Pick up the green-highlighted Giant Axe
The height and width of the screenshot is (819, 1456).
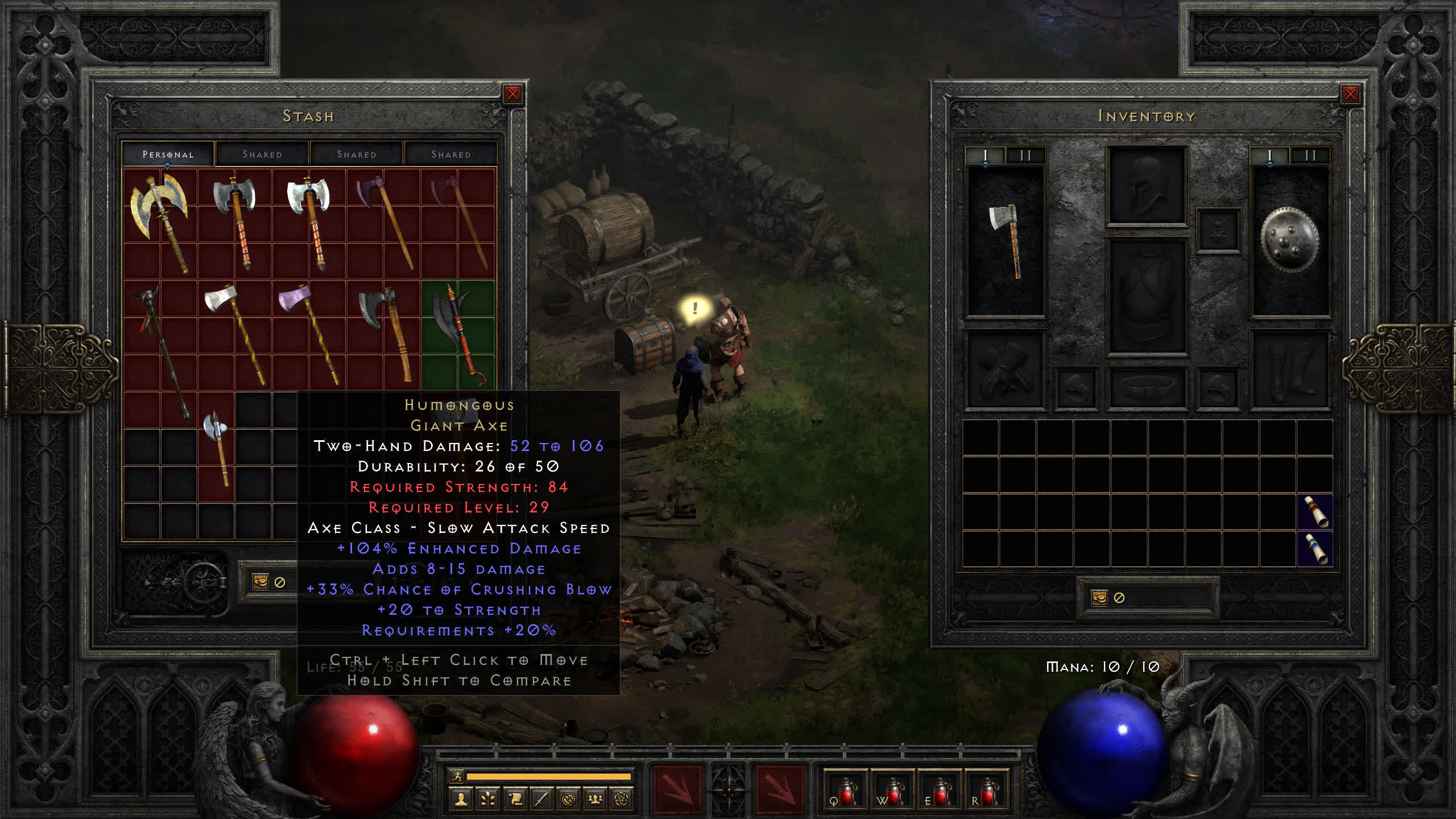(x=458, y=336)
